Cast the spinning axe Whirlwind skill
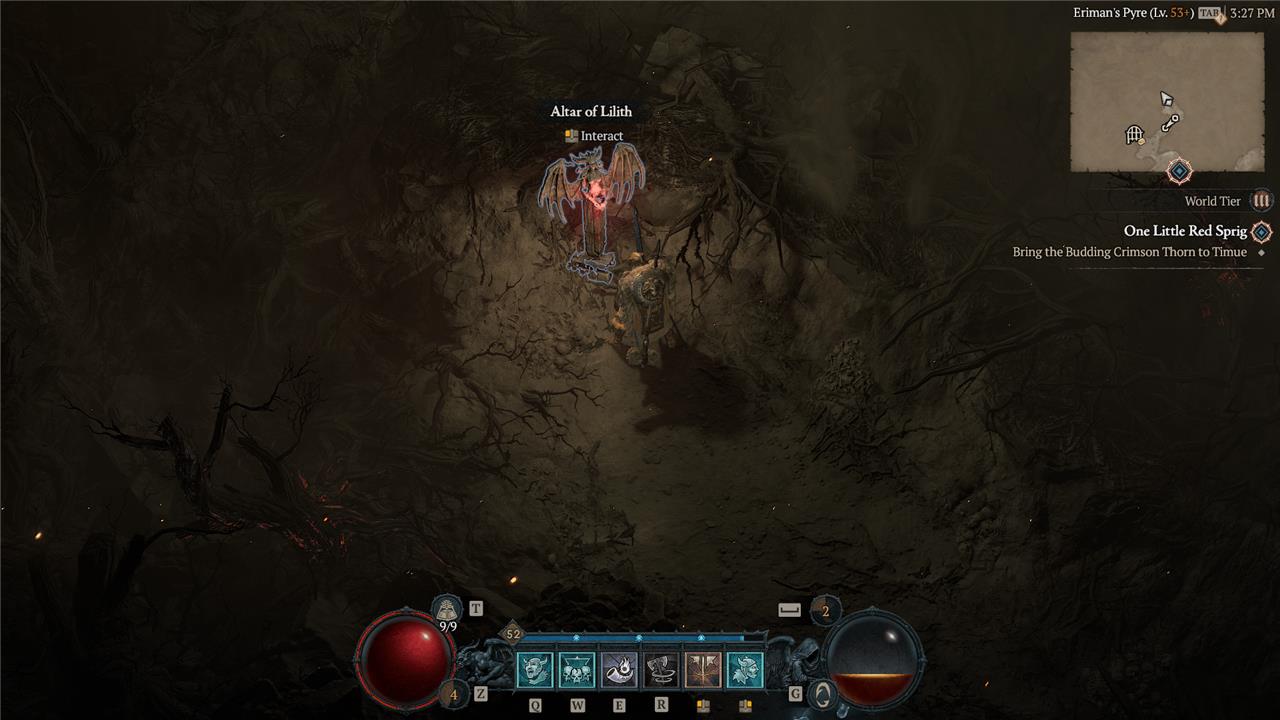The image size is (1280, 720). click(661, 670)
